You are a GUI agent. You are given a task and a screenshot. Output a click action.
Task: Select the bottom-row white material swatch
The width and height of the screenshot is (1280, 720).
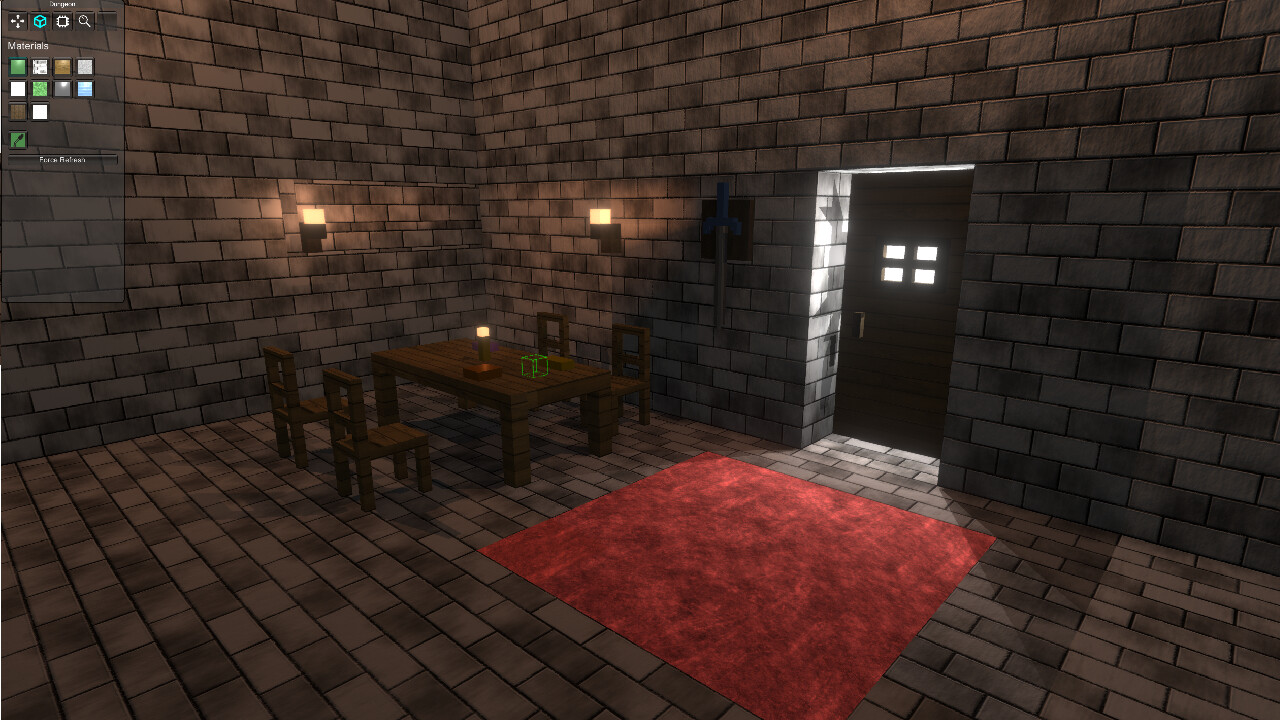click(x=39, y=110)
